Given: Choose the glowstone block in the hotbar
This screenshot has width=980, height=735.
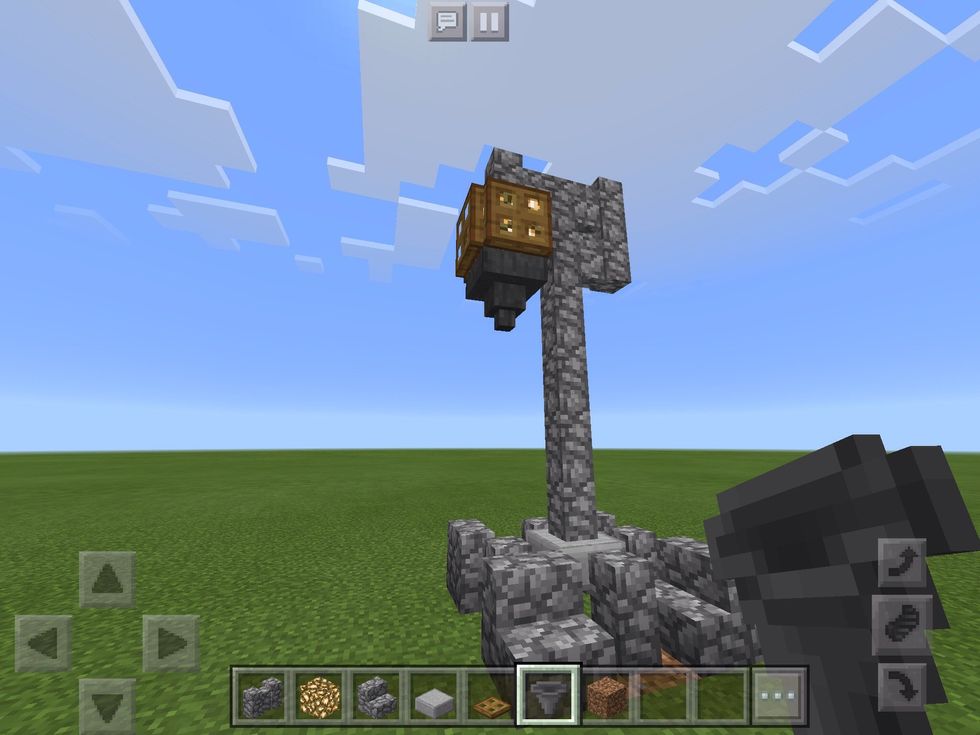Looking at the screenshot, I should pyautogui.click(x=319, y=696).
